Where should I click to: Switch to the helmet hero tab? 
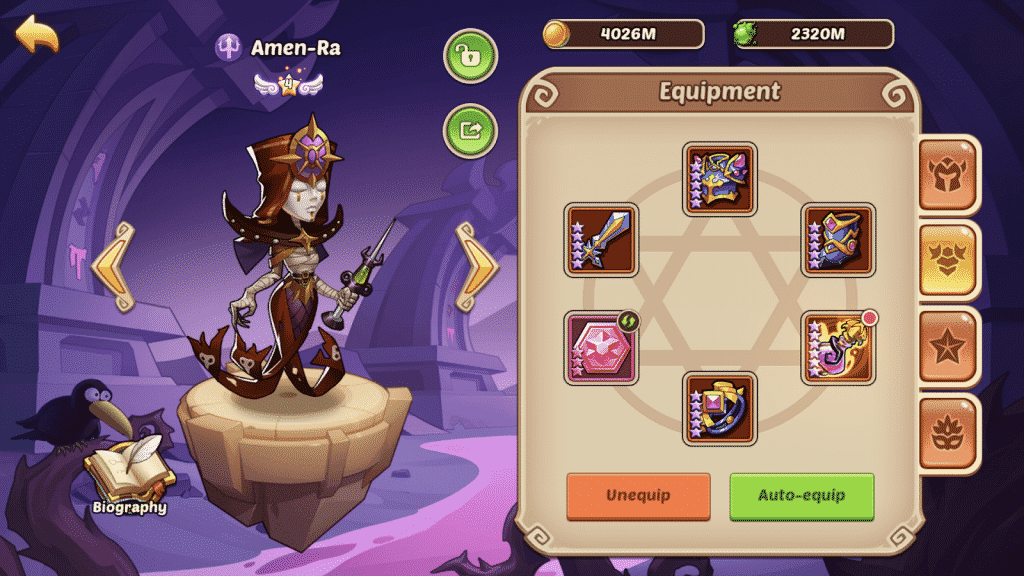pyautogui.click(x=947, y=175)
